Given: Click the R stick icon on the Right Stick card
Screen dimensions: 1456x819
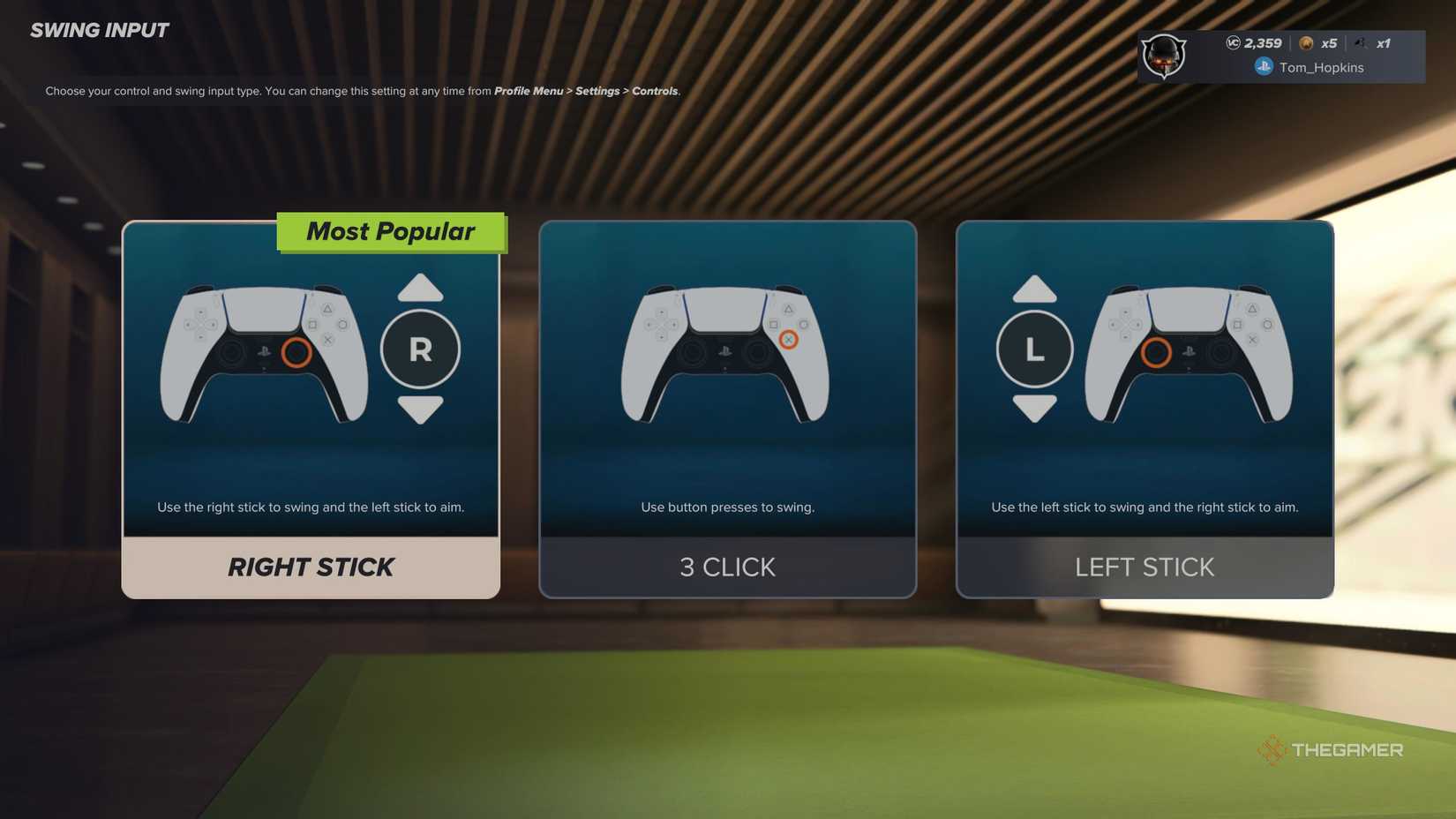Looking at the screenshot, I should click(421, 349).
